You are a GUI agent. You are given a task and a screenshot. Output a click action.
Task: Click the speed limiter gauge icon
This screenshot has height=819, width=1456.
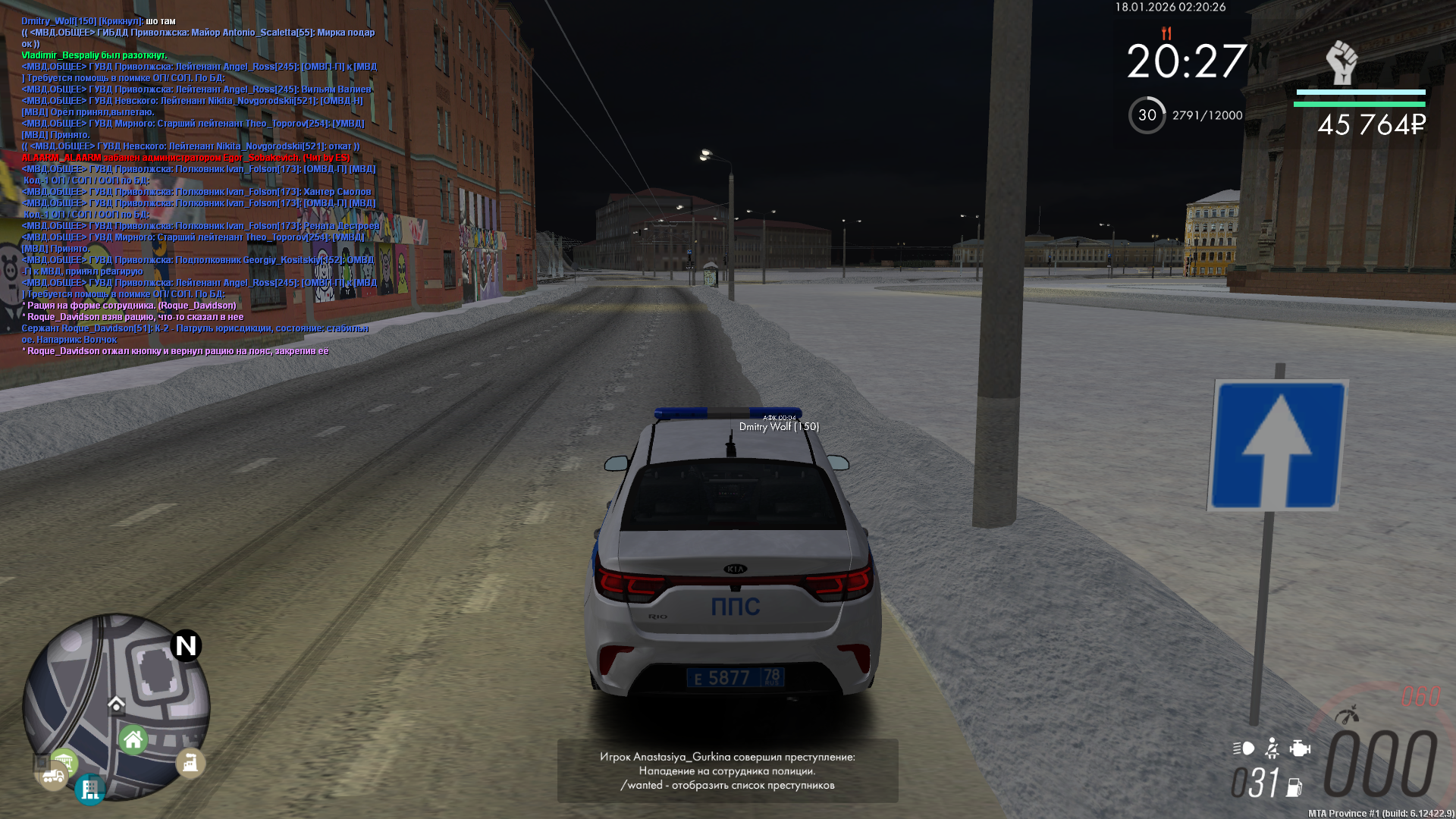click(1348, 715)
